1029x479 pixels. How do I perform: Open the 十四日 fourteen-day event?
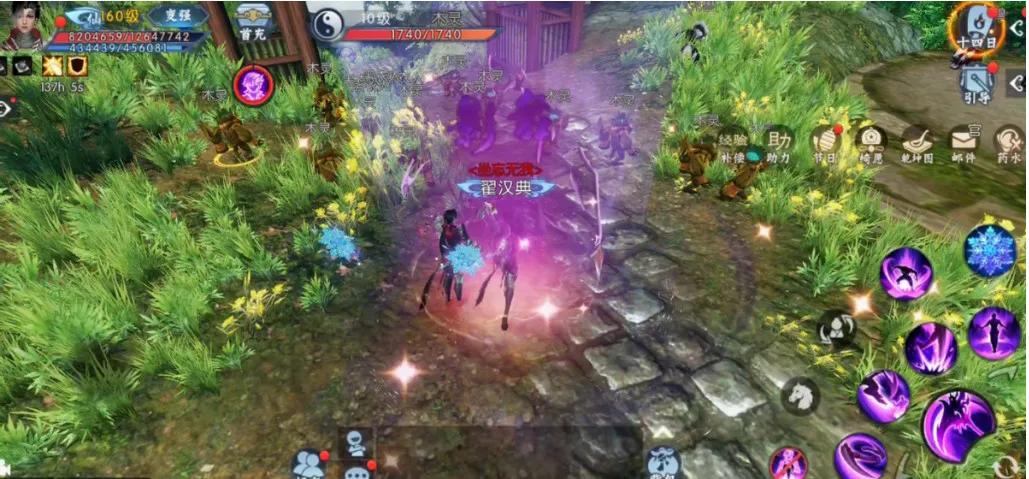tap(973, 25)
